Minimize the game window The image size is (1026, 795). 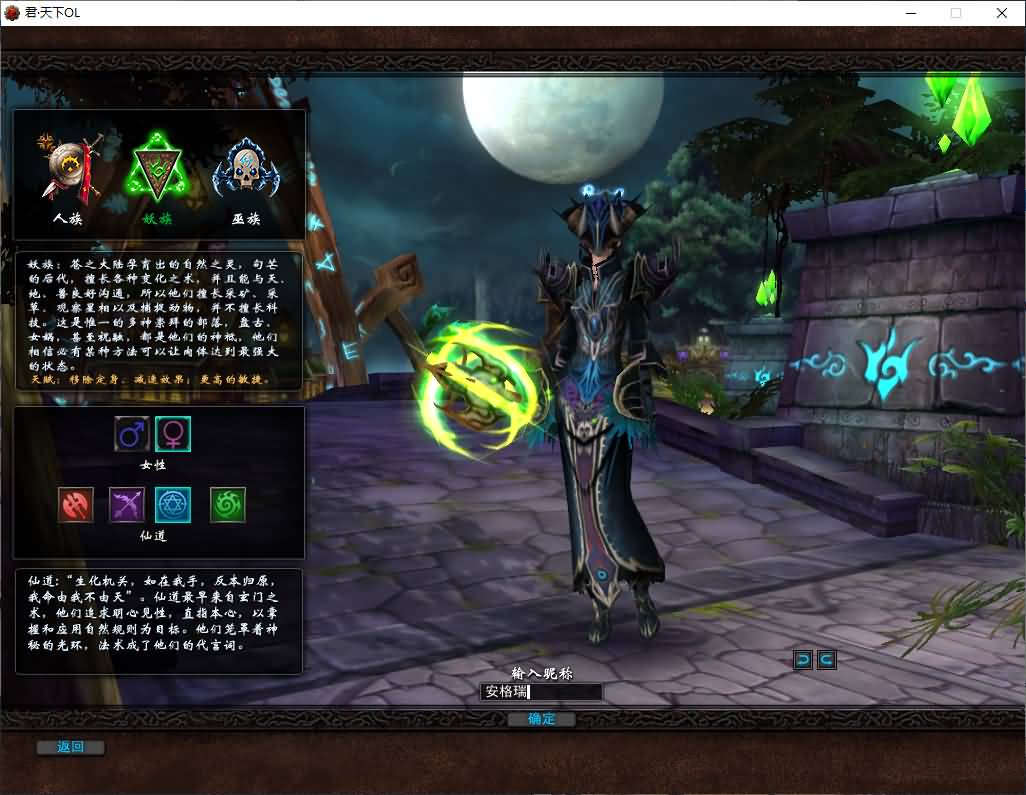(911, 13)
